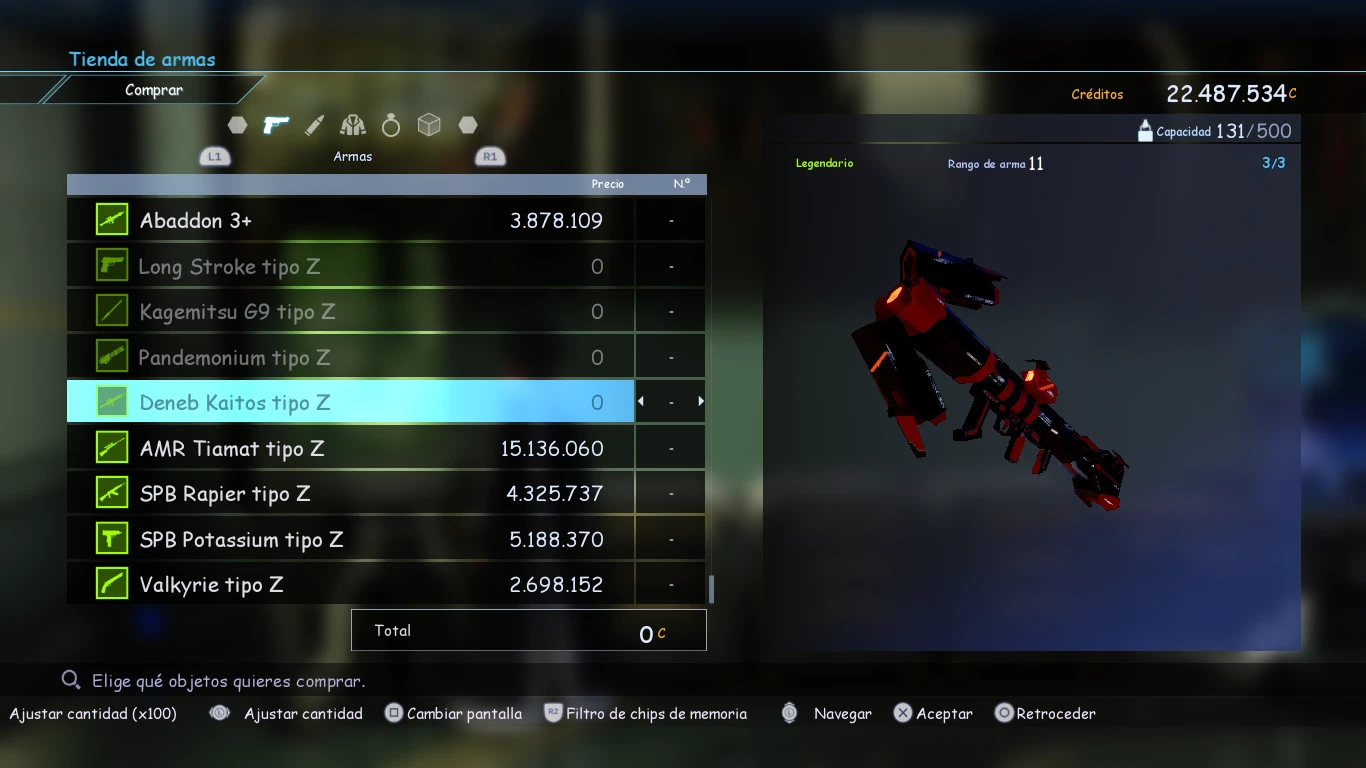Open the sword category tab

click(x=314, y=125)
